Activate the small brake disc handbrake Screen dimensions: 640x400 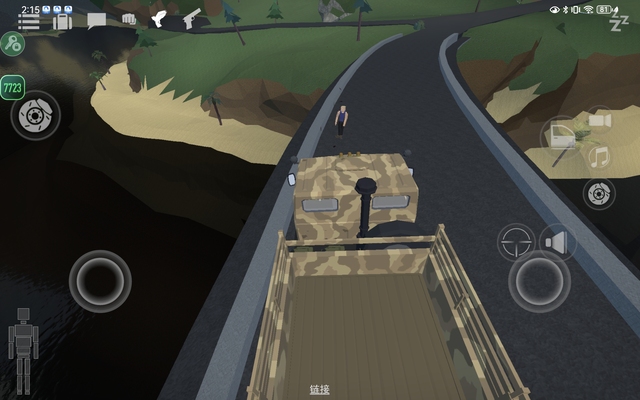pyautogui.click(x=598, y=193)
